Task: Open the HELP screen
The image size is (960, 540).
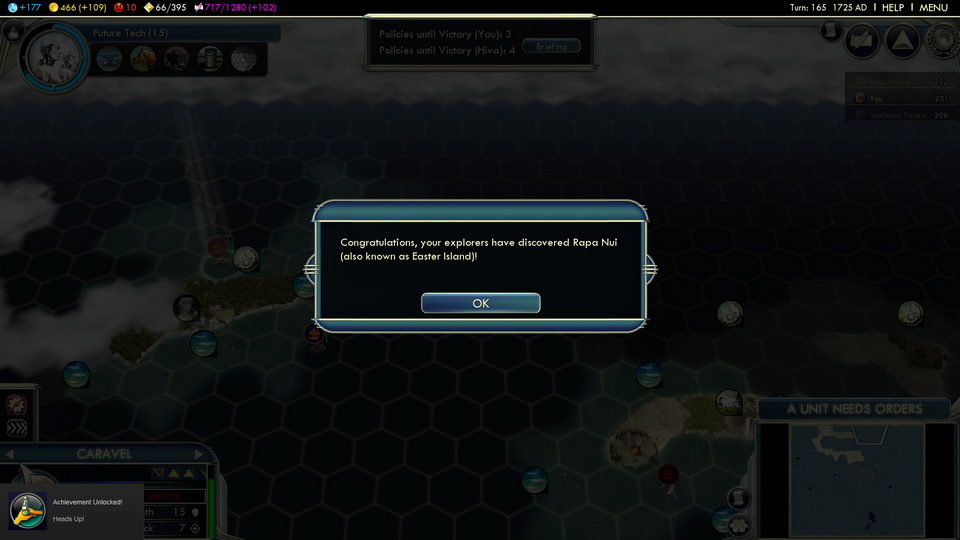Action: point(892,7)
